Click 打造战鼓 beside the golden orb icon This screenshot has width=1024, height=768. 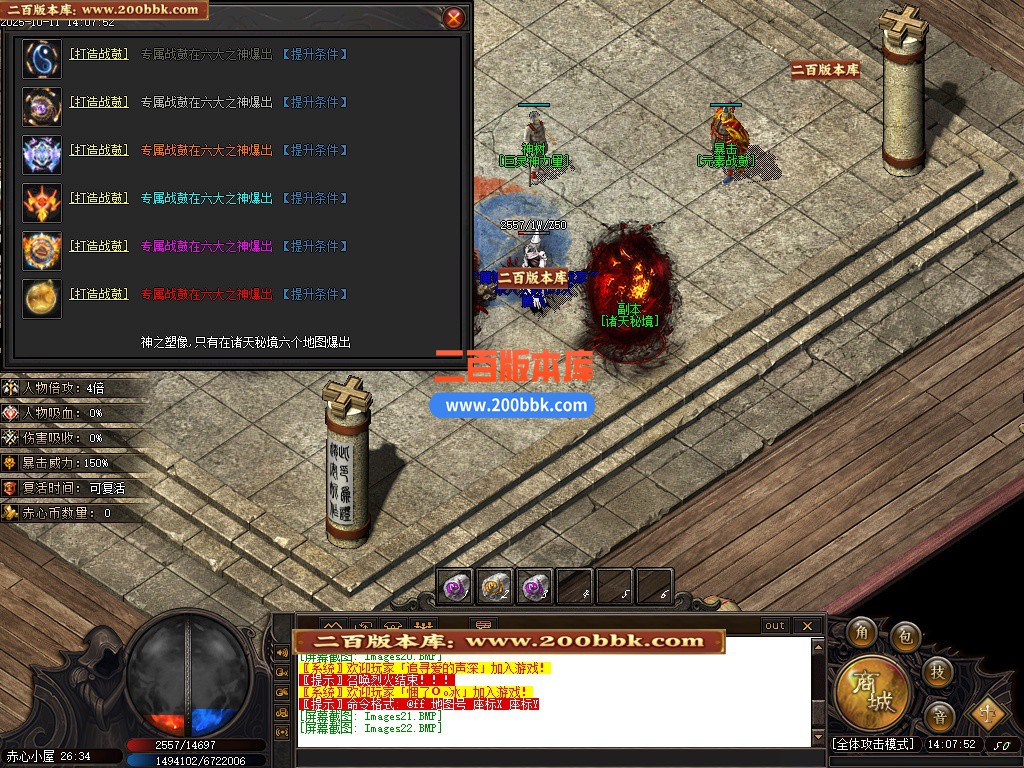click(x=99, y=294)
